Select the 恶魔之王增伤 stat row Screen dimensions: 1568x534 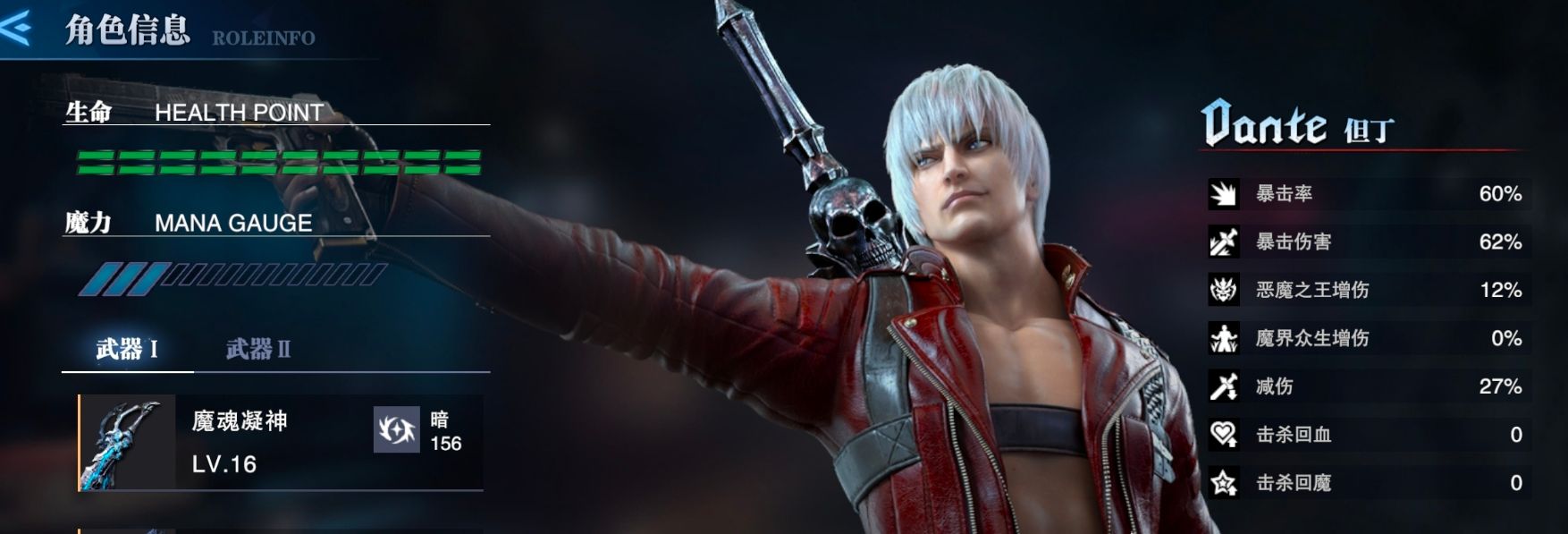coord(1368,291)
